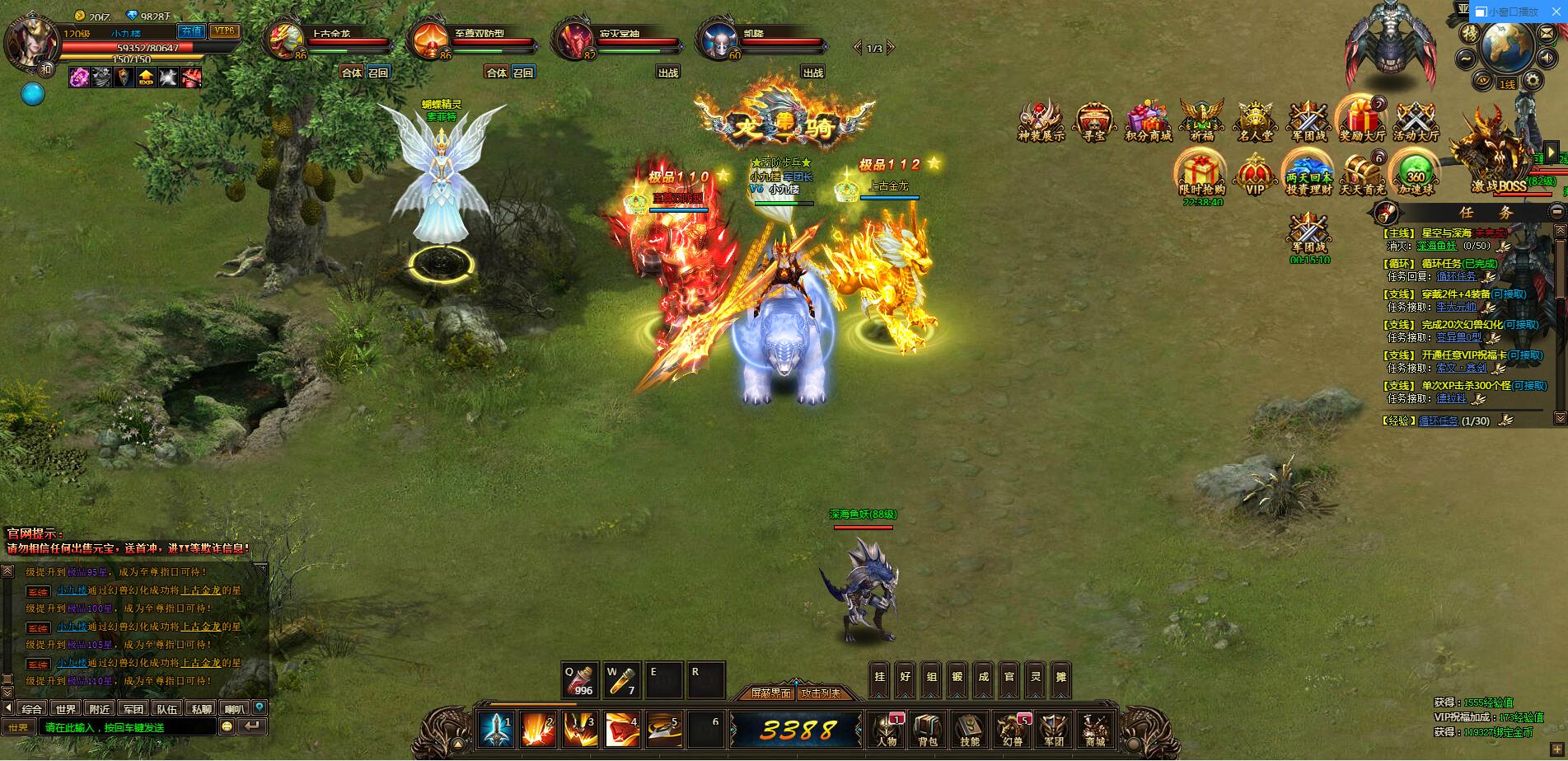Open the chat emoji picker
1568x761 pixels.
227,726
